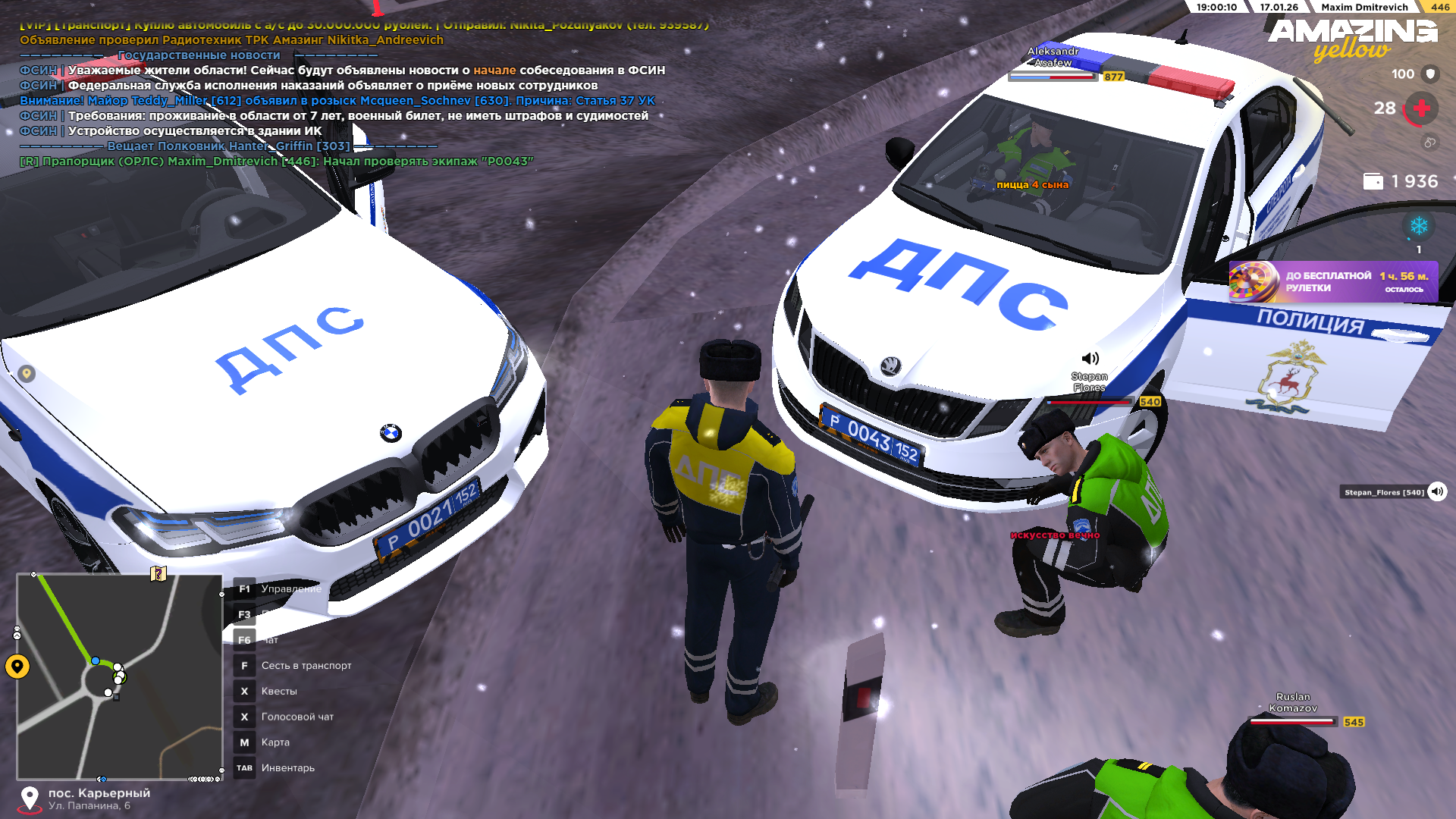
Task: Open the free roulette banner
Action: tap(1333, 282)
